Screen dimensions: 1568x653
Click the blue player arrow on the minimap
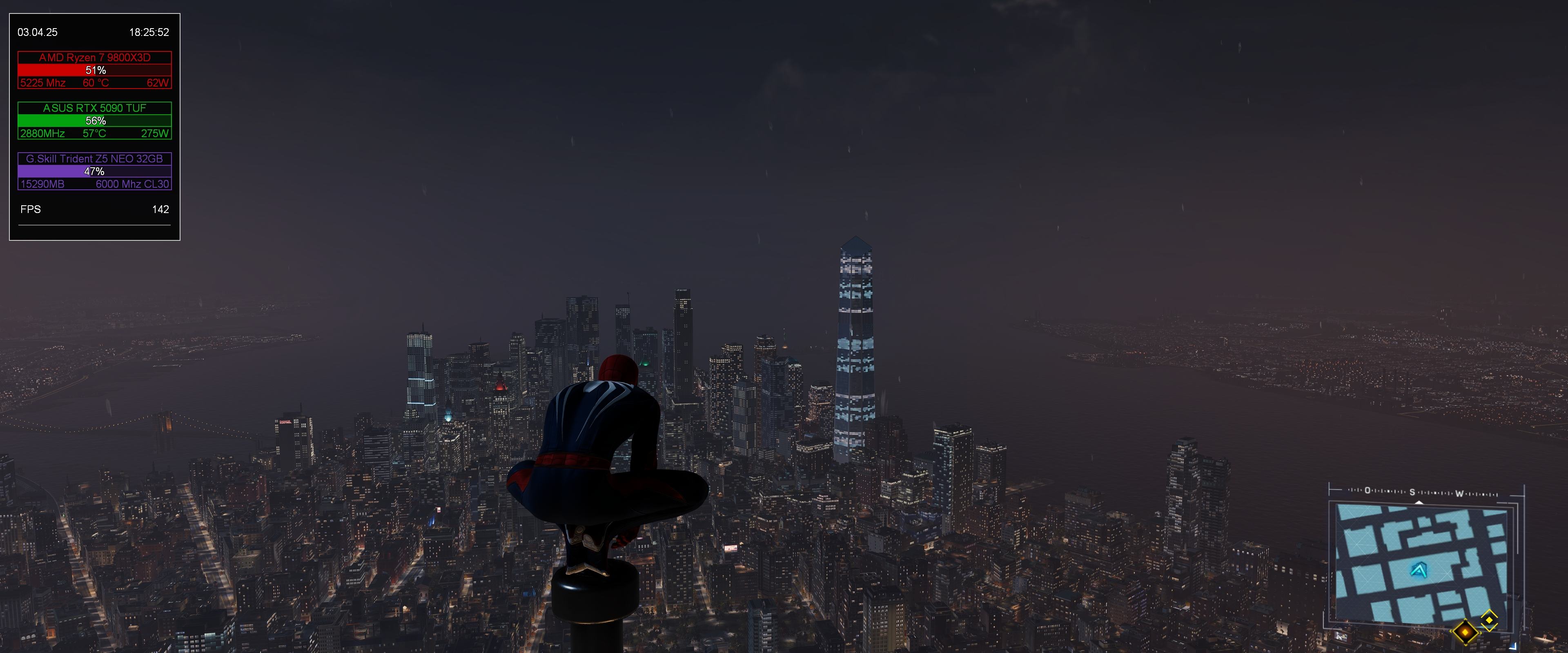point(1419,571)
